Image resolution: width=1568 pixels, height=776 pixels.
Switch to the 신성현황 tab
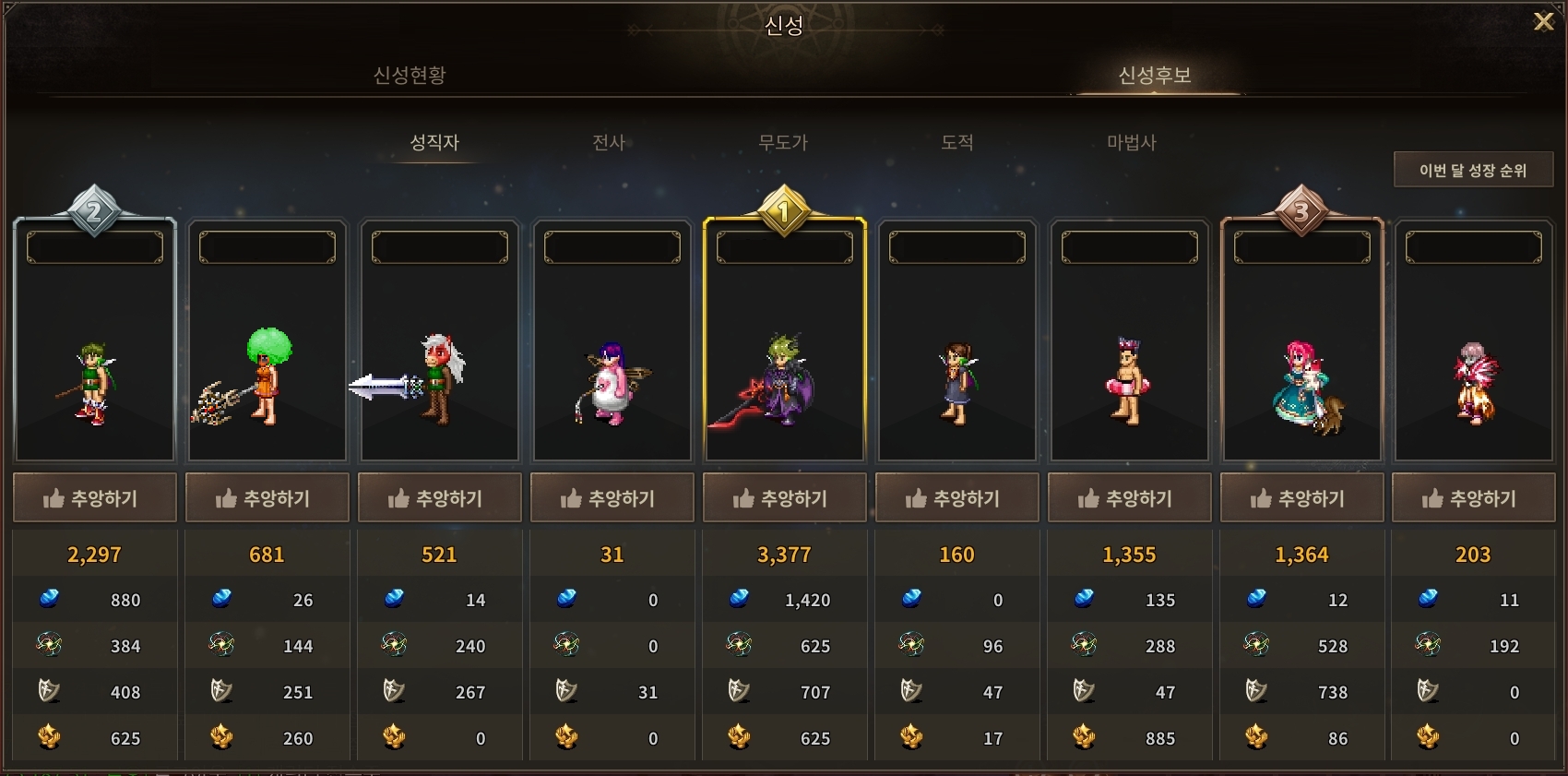(x=410, y=76)
